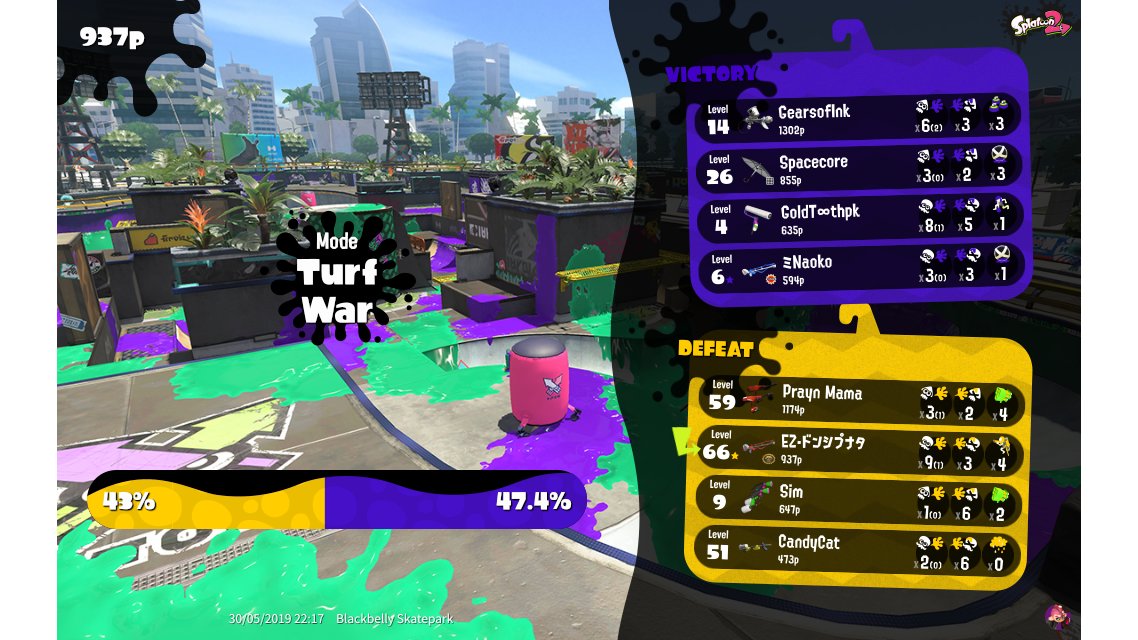Select the GearsofInk player row
Viewport: 1138px width, 640px height.
point(858,118)
